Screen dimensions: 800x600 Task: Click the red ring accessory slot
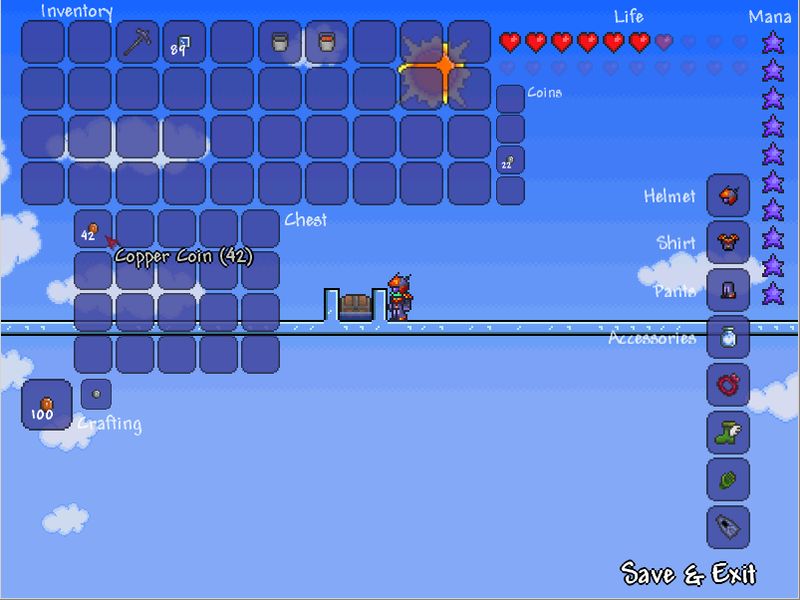coord(728,385)
